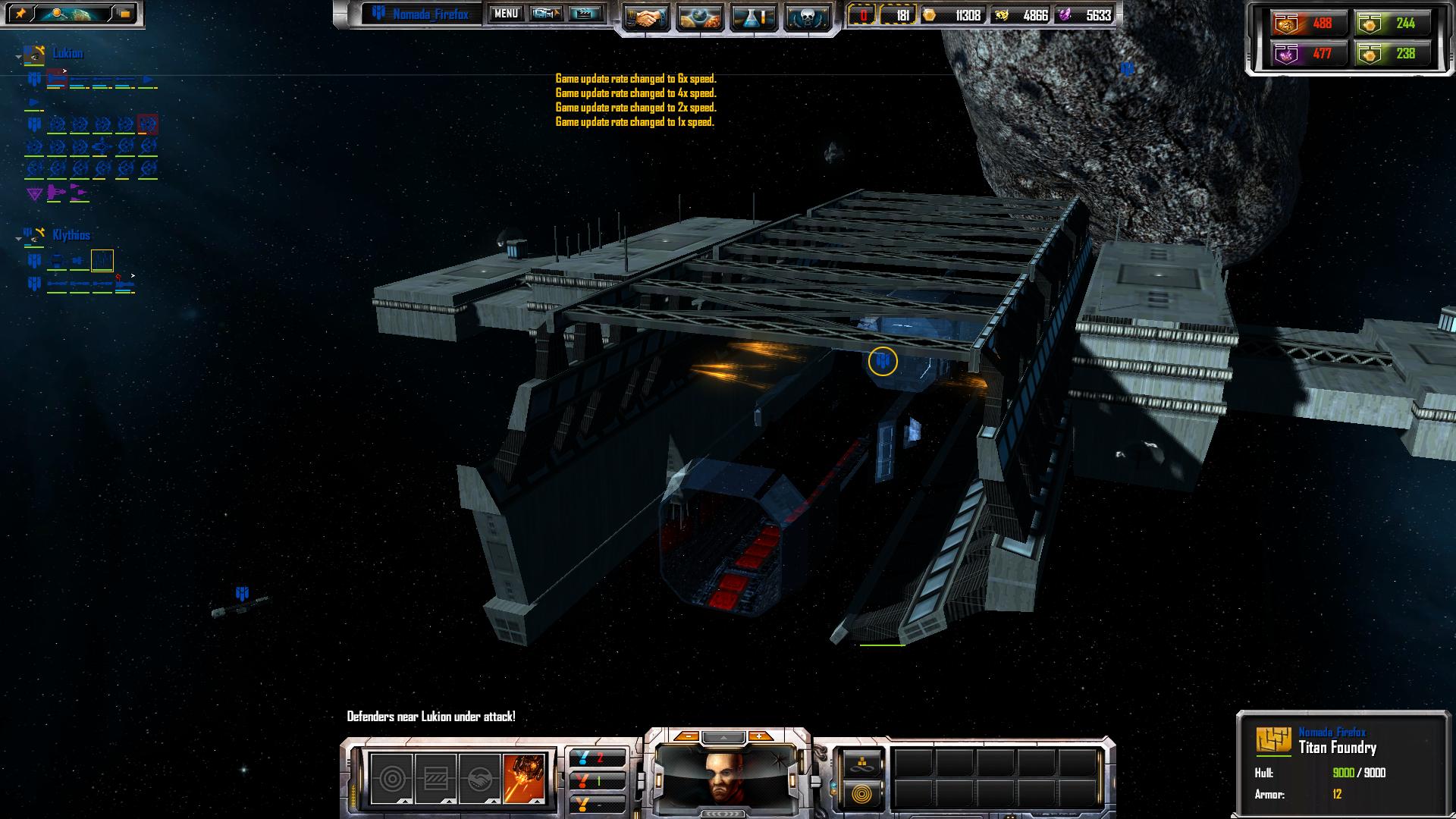The image size is (1456, 819).
Task: Click the cinematic camera icon
Action: pos(545,14)
